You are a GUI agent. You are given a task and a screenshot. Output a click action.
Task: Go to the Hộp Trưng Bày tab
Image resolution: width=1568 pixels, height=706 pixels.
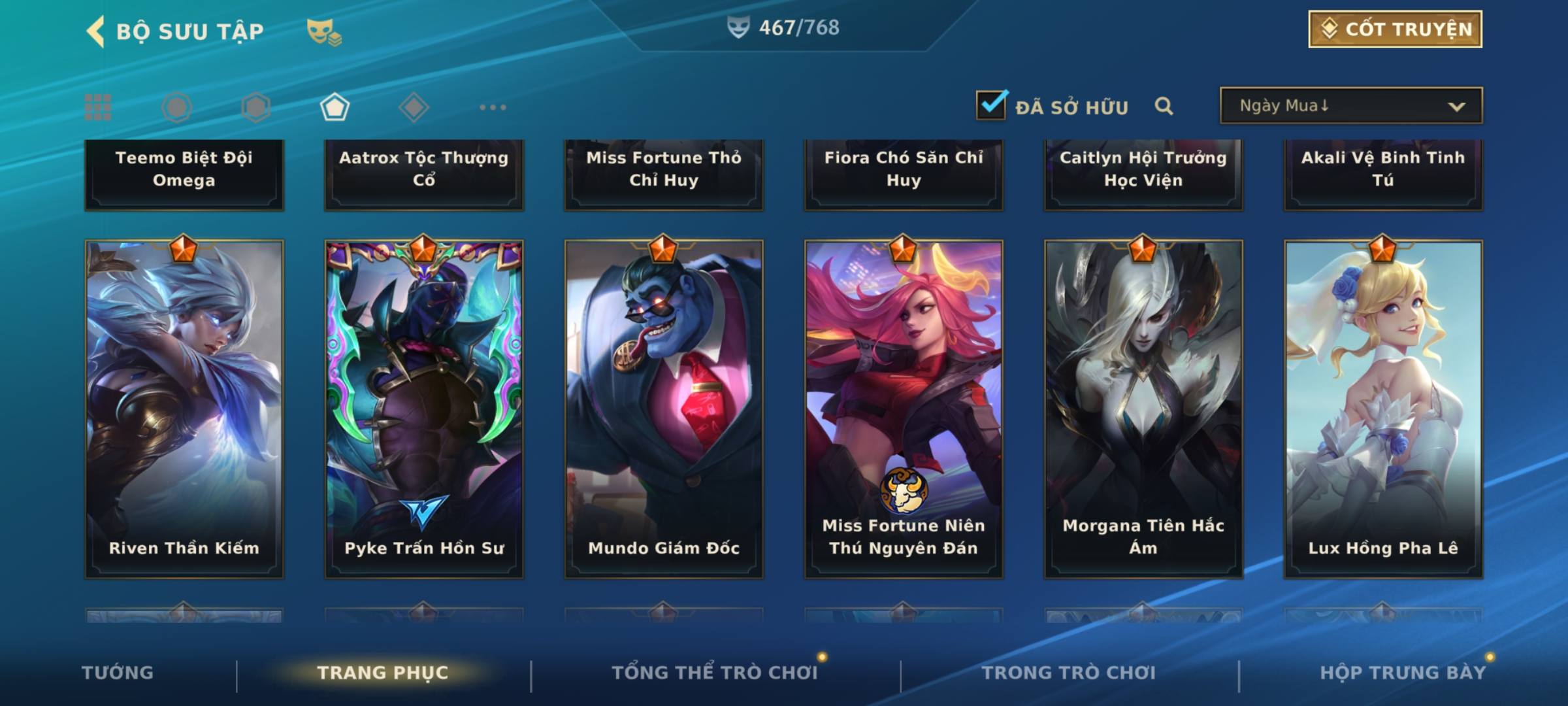(x=1403, y=673)
